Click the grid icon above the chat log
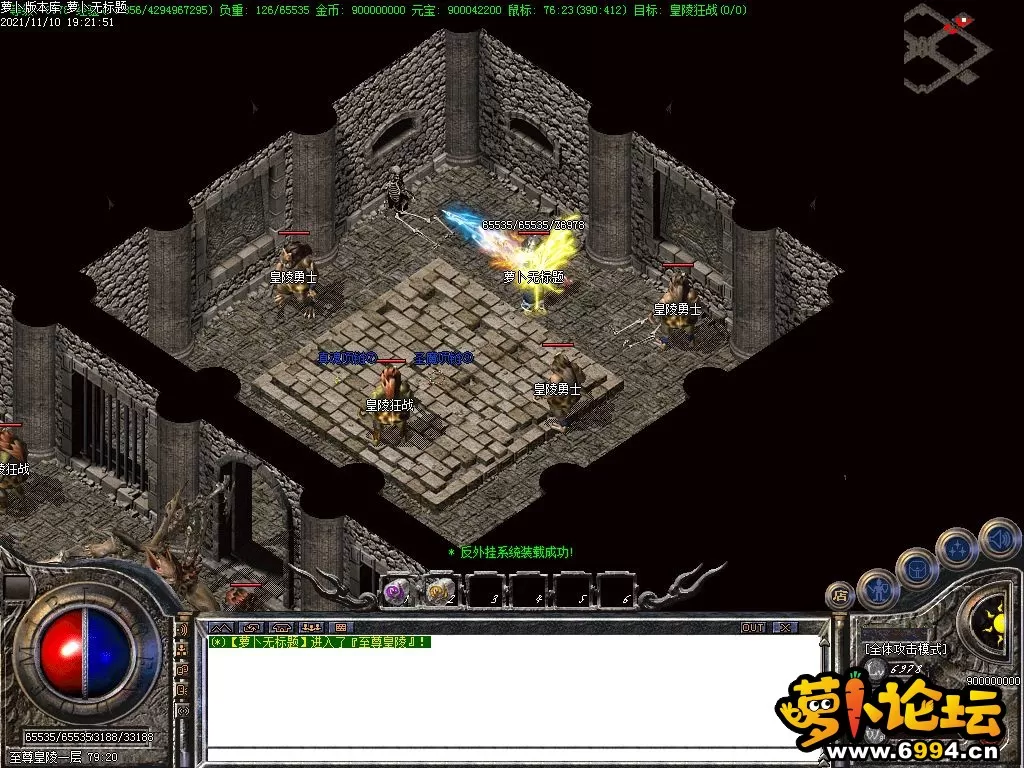This screenshot has width=1024, height=768. [339, 628]
